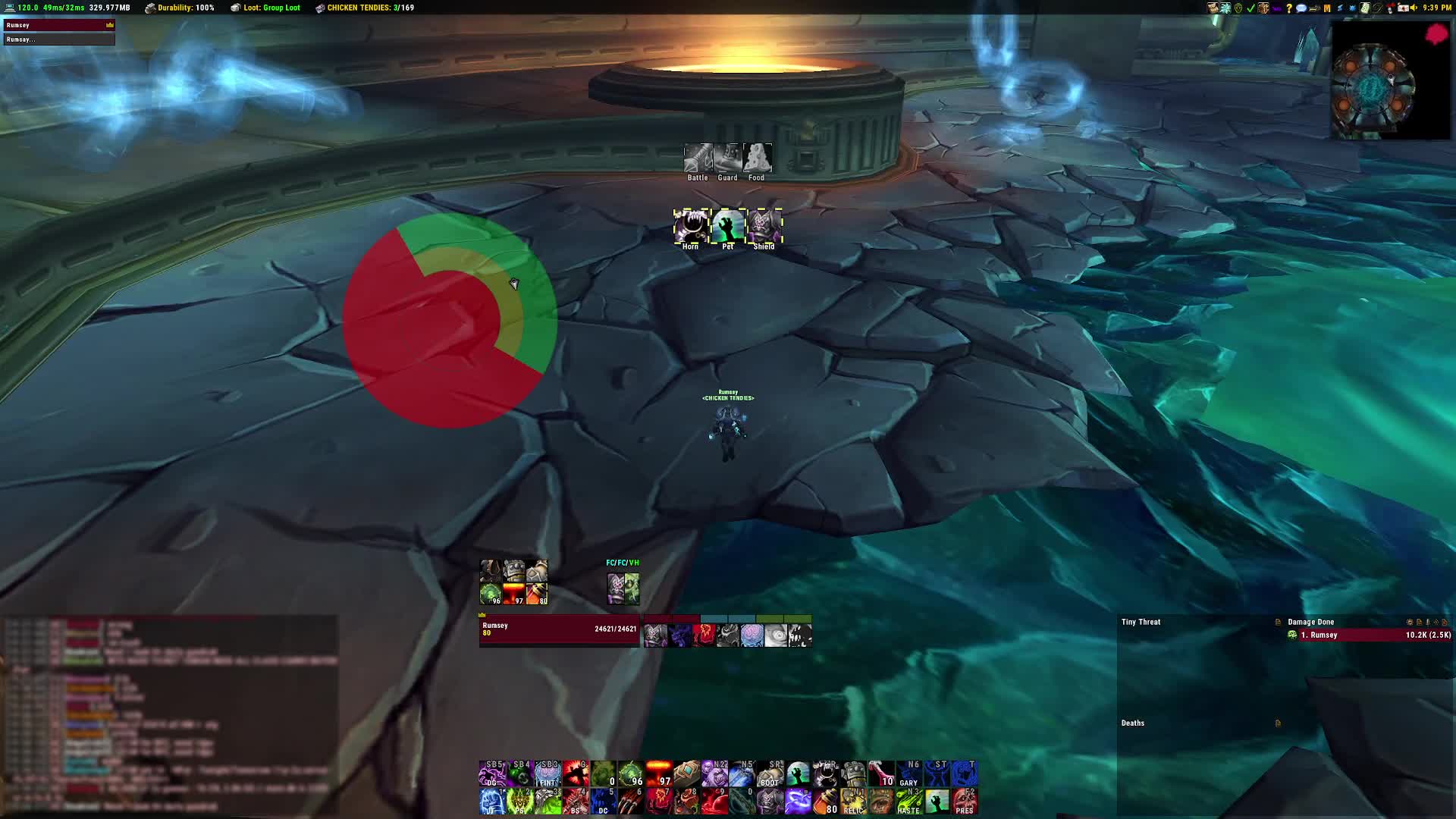Image resolution: width=1456 pixels, height=819 pixels.
Task: Activate the Shield reminder icon
Action: pos(764,227)
